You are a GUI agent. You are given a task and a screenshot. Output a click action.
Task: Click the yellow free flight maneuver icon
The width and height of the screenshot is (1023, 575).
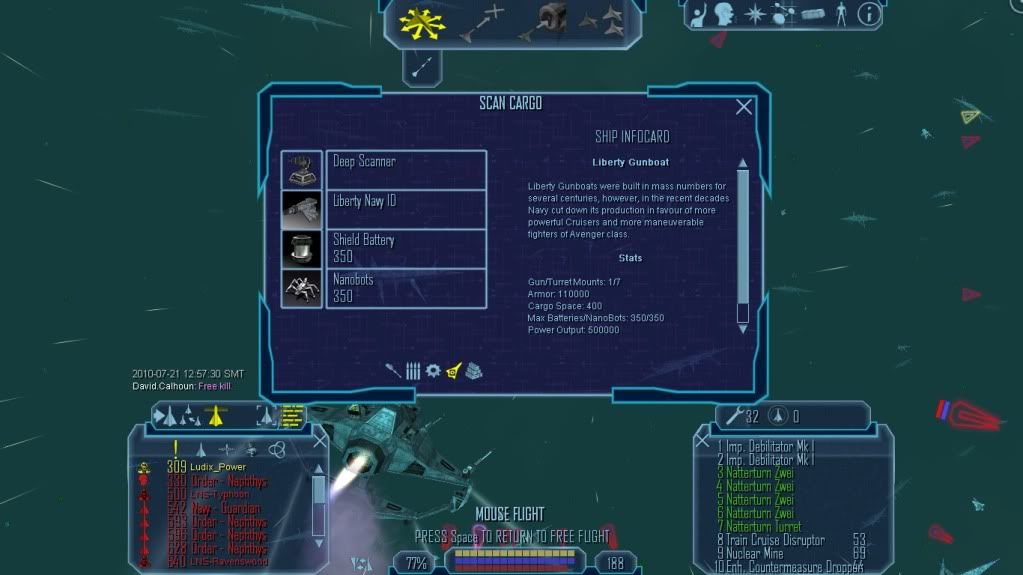coord(415,22)
